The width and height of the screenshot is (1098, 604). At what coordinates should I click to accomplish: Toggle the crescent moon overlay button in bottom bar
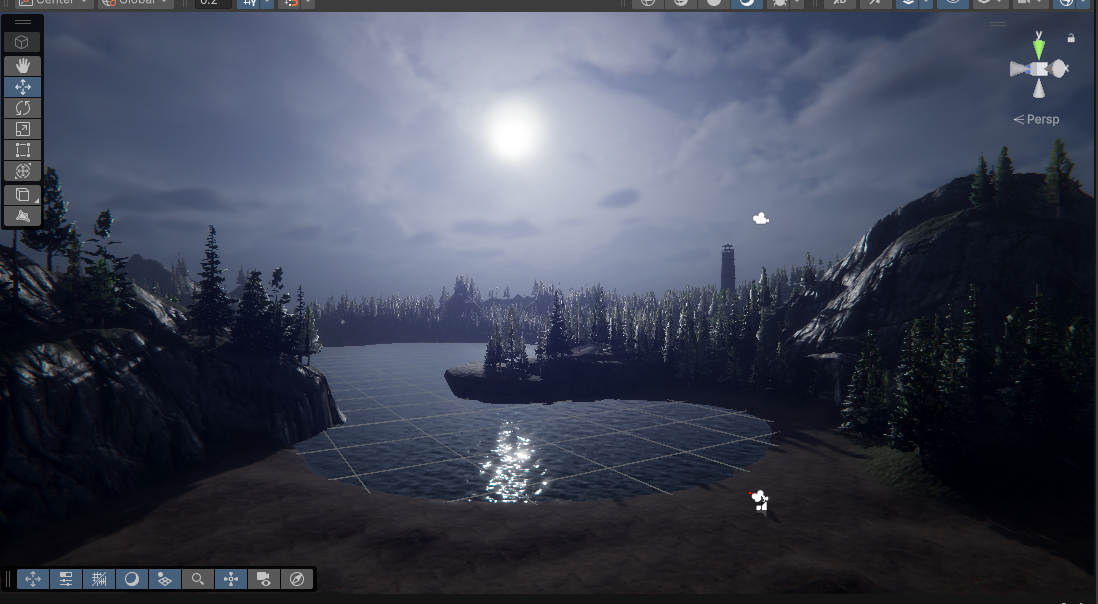(x=132, y=579)
